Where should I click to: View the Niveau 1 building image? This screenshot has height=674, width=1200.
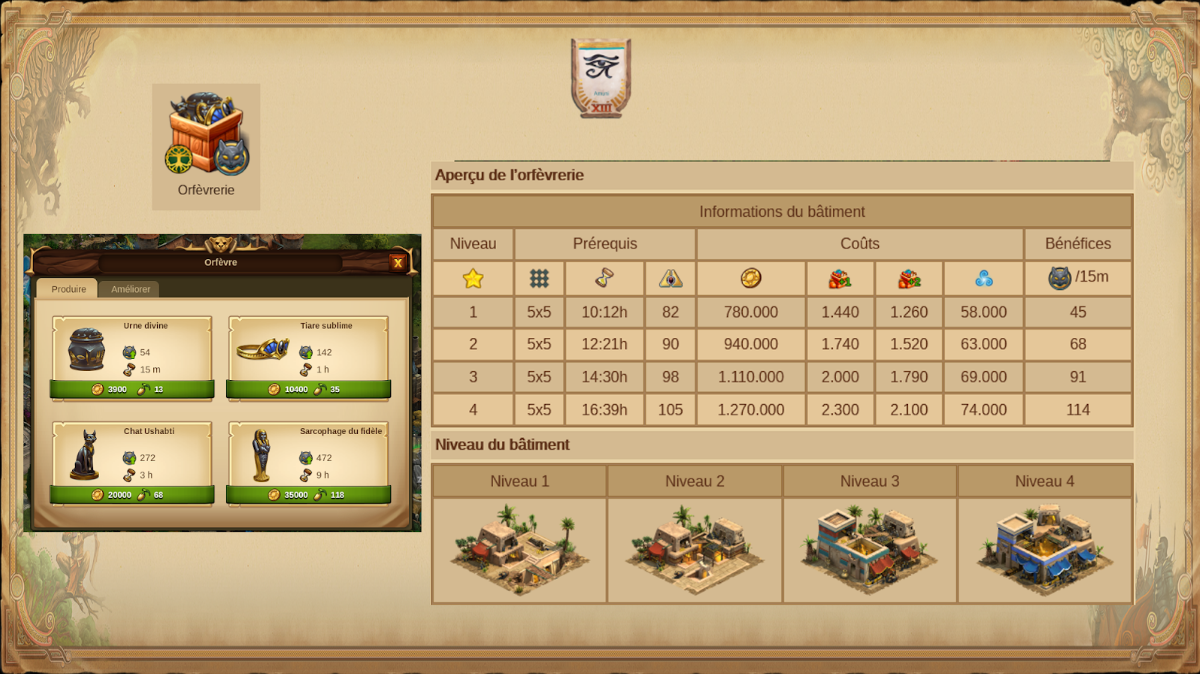click(519, 549)
